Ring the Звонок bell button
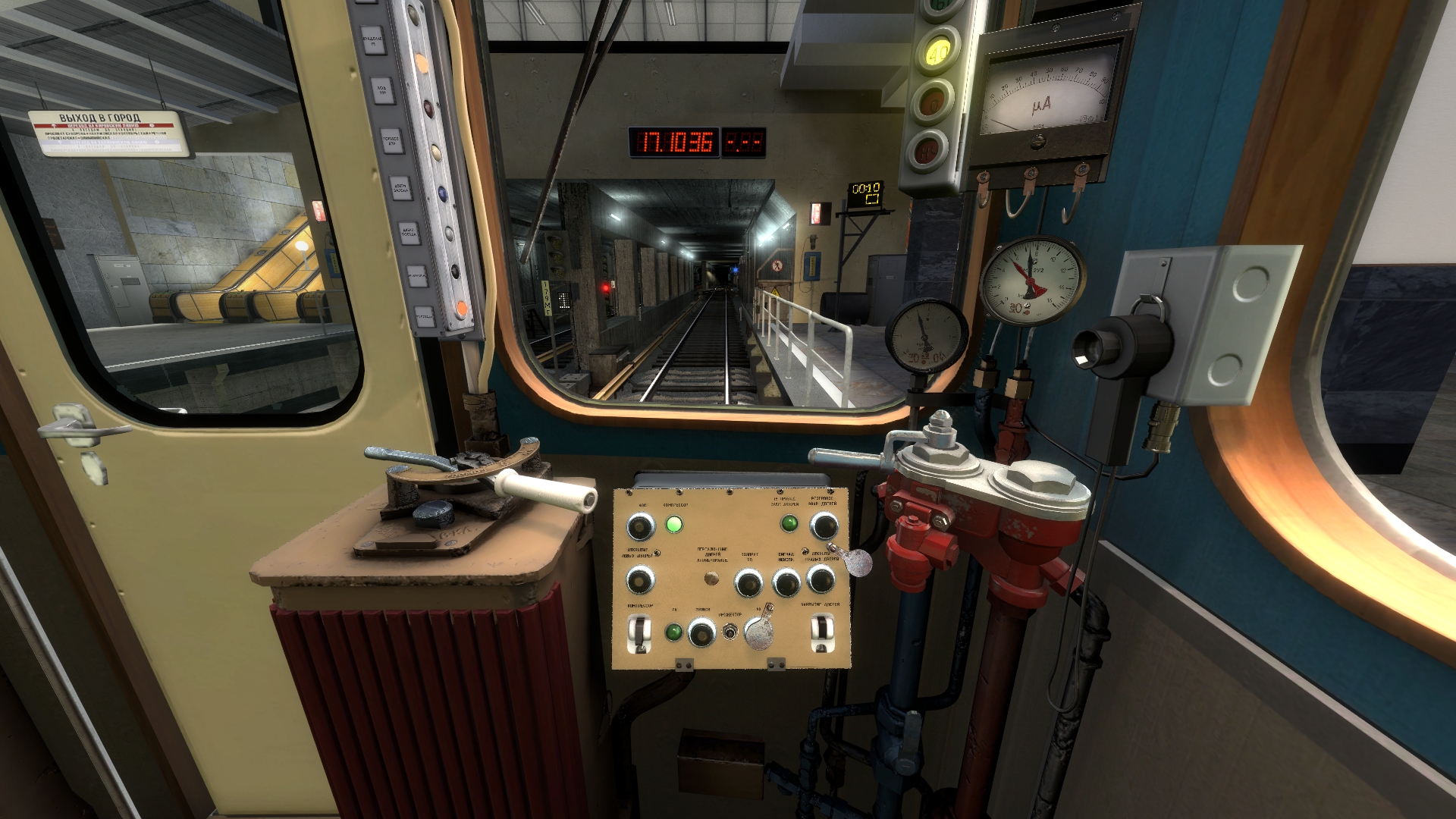Screen dimensions: 1456x819 click(701, 632)
